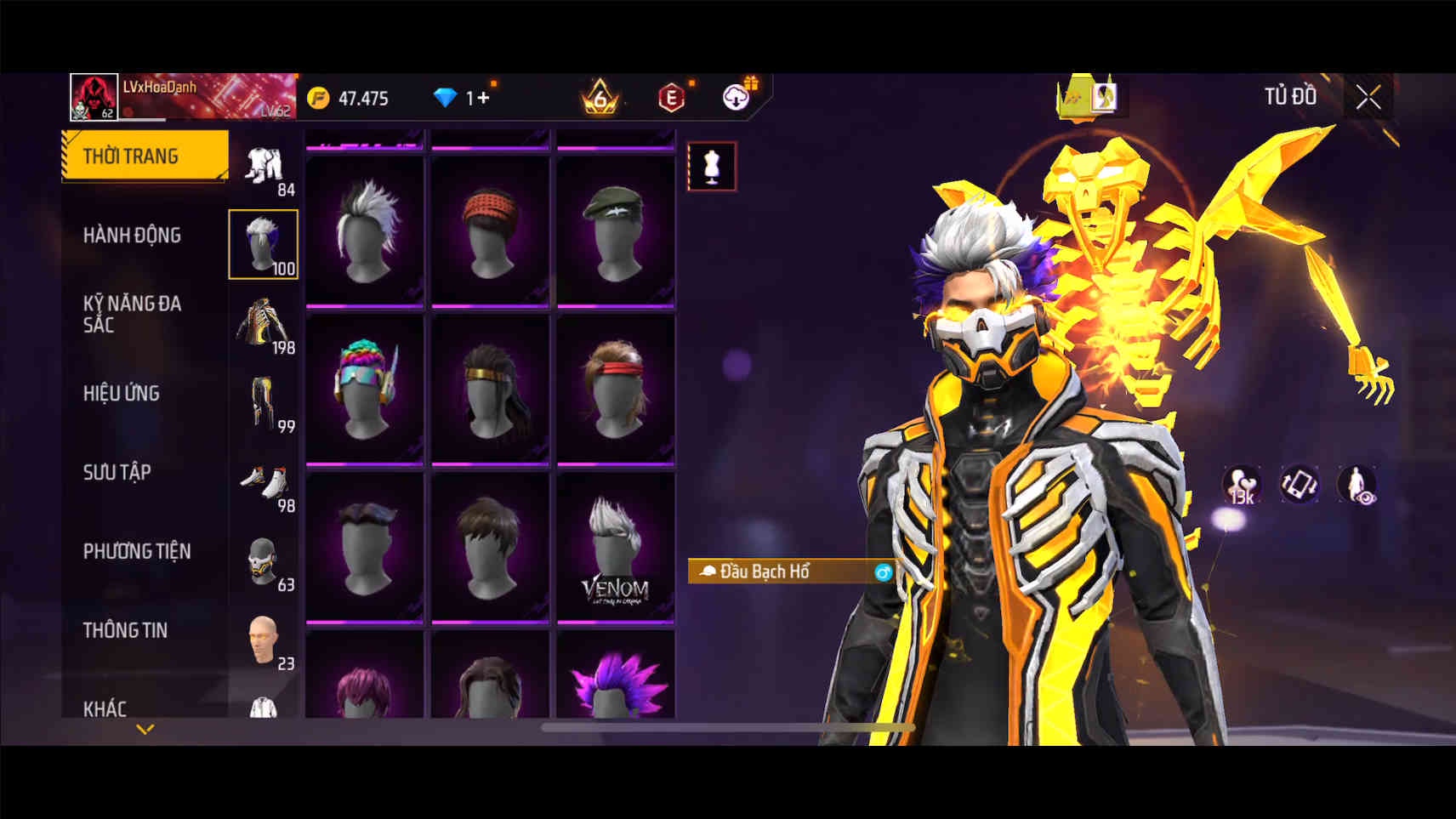Viewport: 1456px width, 819px height.
Task: Open the pants subcategory
Action: (x=264, y=403)
